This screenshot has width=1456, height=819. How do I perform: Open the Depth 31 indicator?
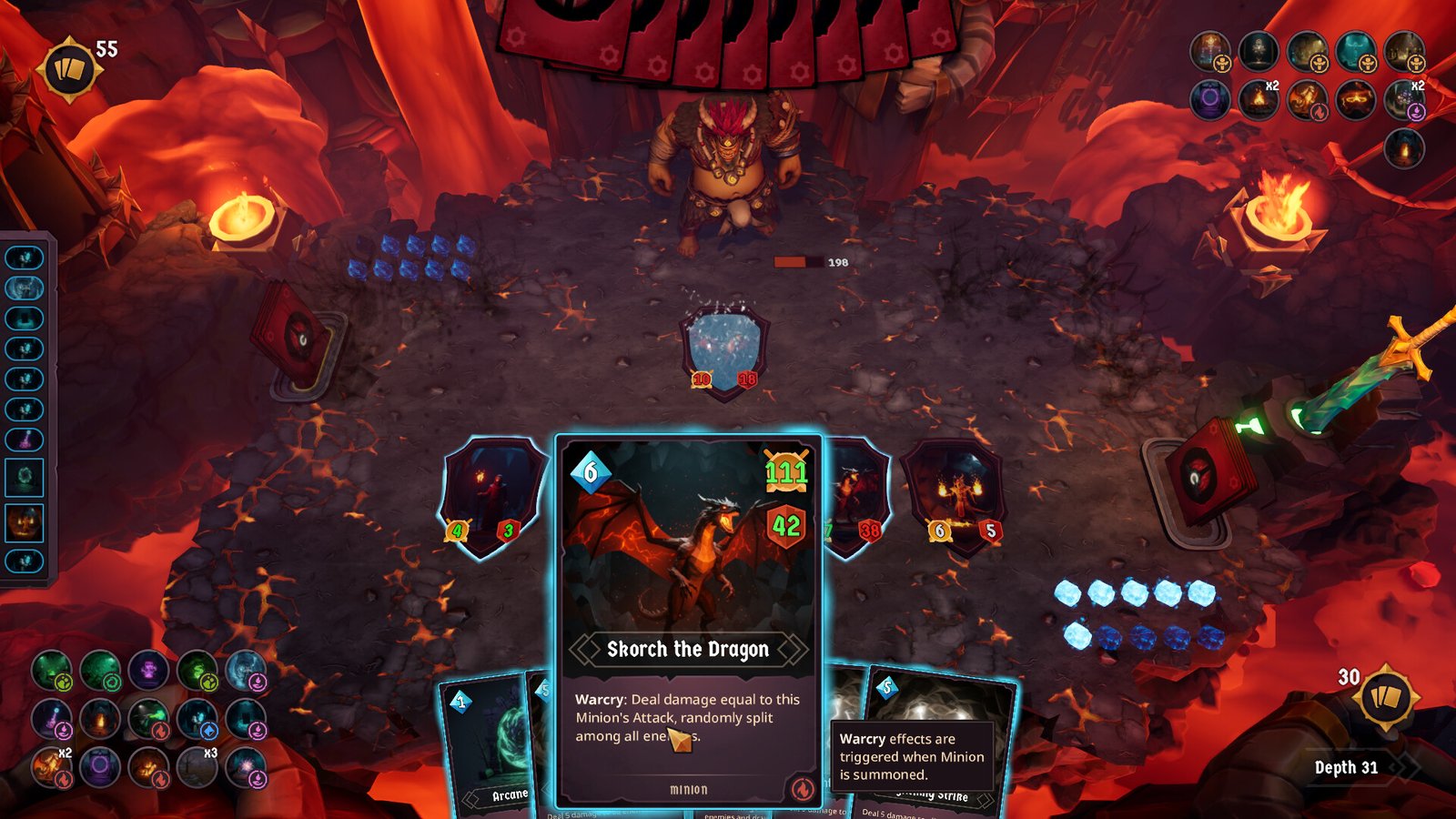(1347, 767)
